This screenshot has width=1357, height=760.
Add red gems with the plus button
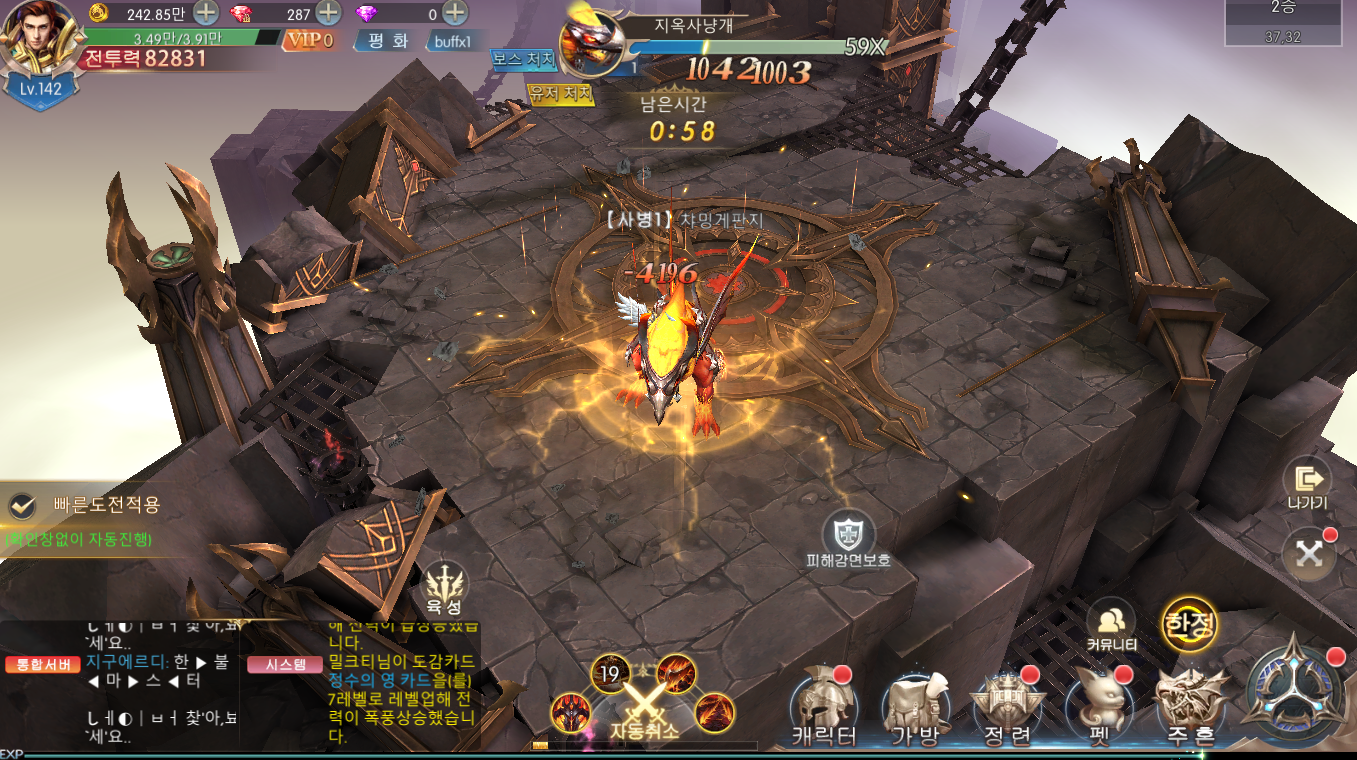[328, 13]
